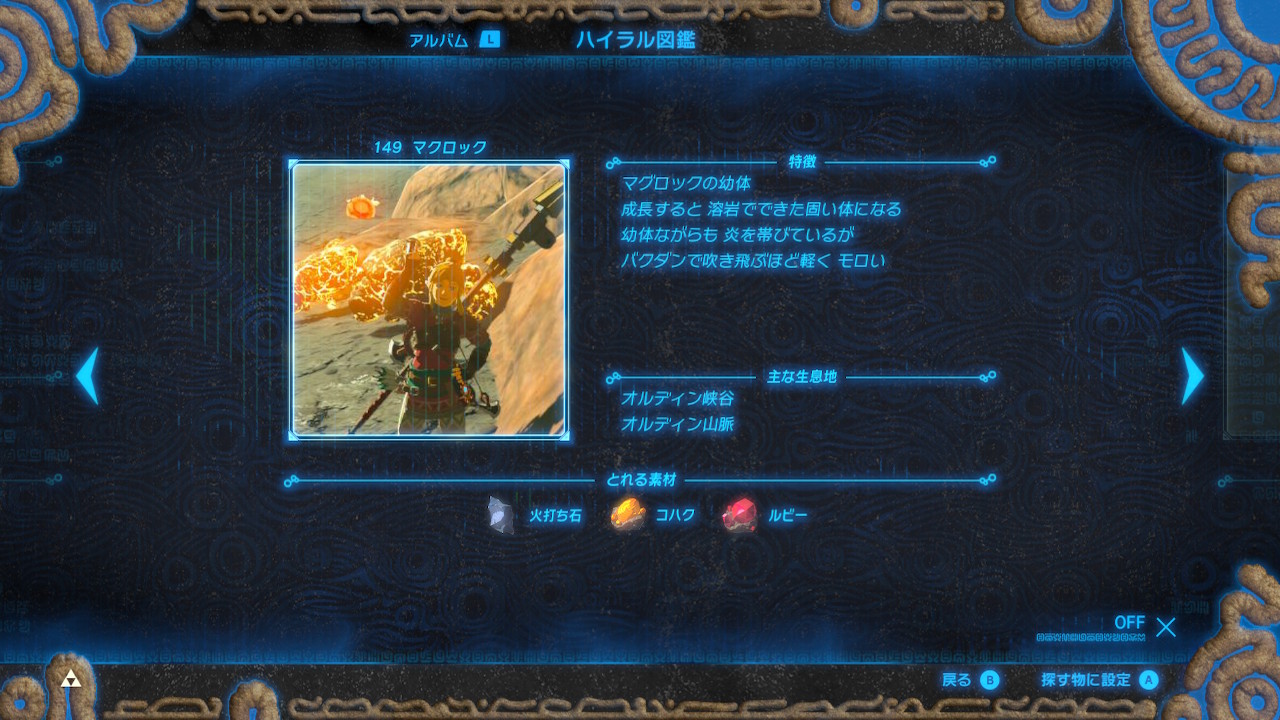
Task: Select the コハク (amber) material icon
Action: pyautogui.click(x=625, y=514)
